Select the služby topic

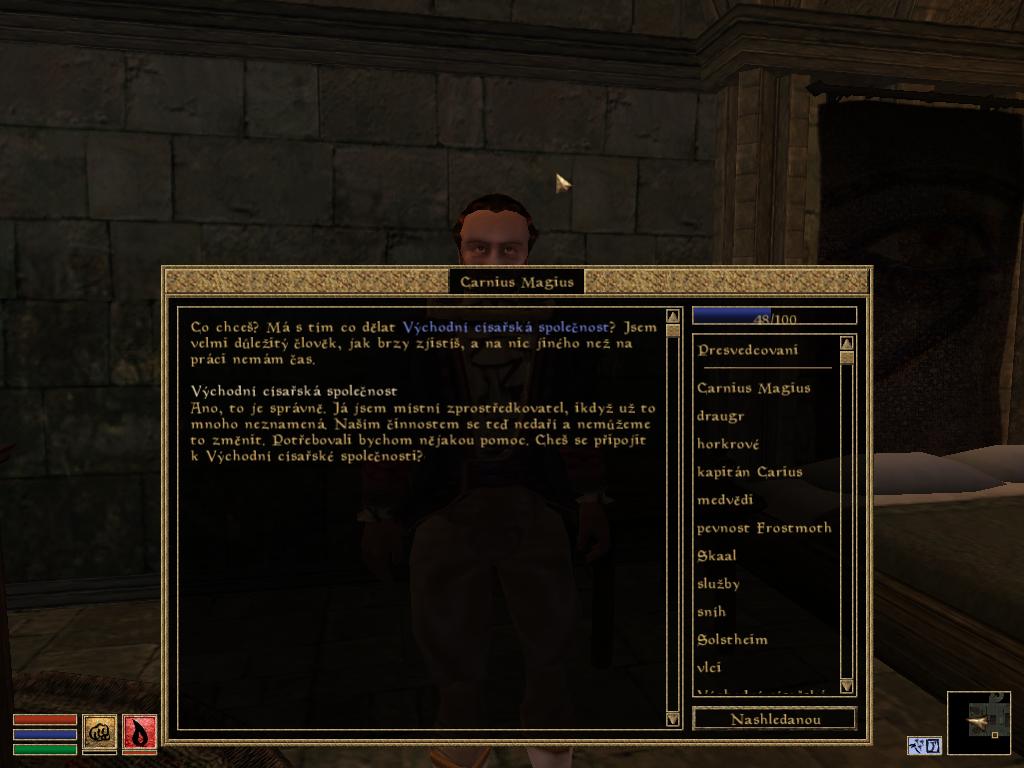tap(718, 584)
